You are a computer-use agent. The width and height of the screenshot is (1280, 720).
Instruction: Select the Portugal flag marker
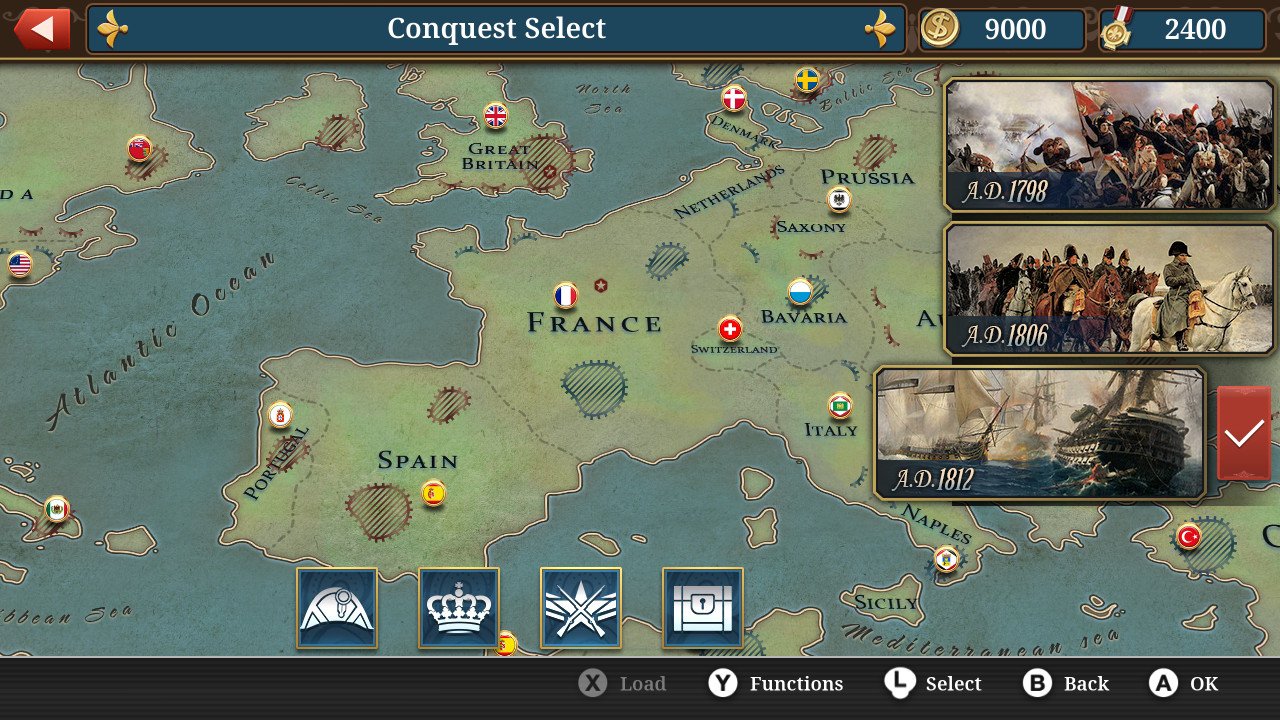click(x=281, y=414)
